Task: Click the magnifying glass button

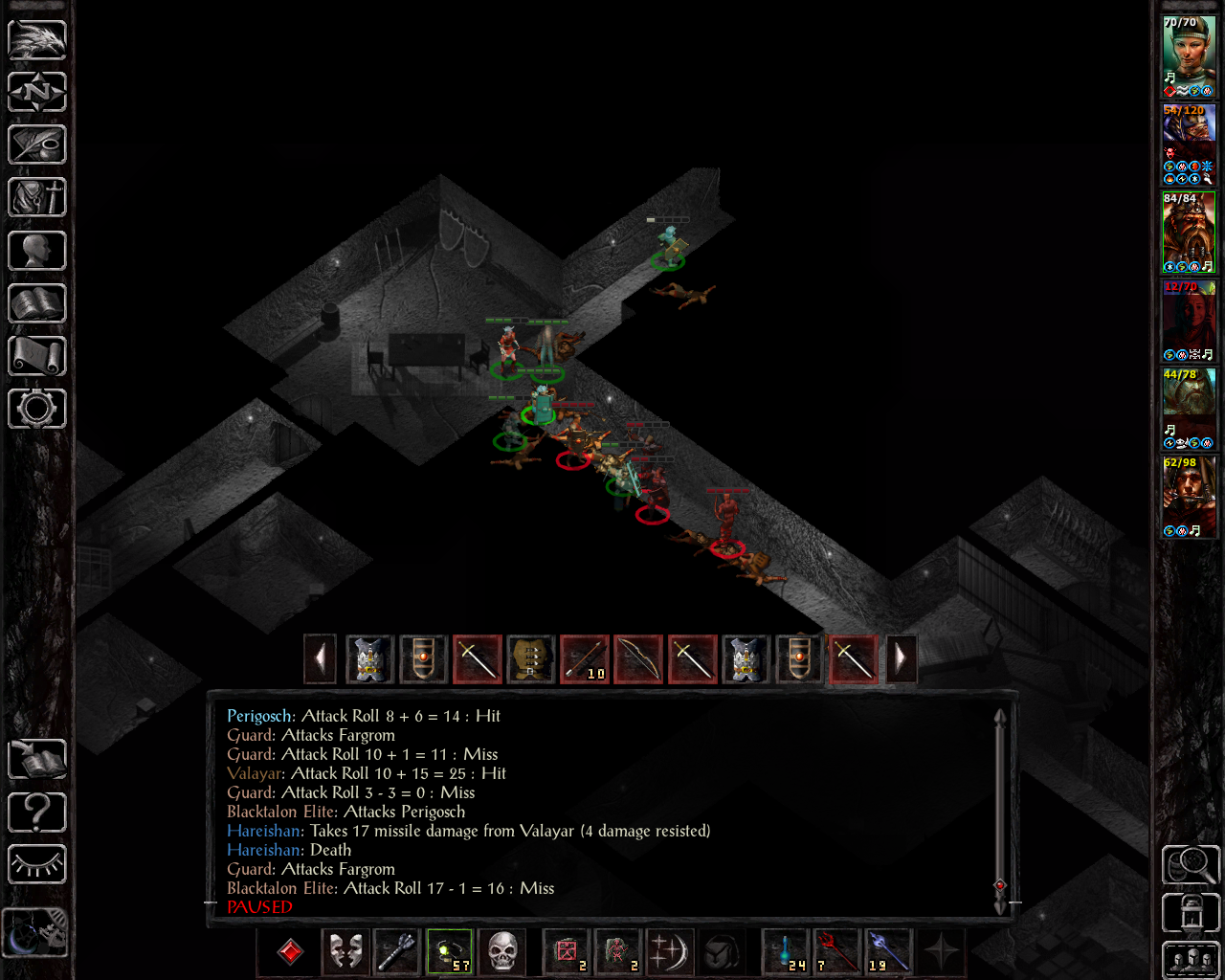Action: pos(1191,865)
